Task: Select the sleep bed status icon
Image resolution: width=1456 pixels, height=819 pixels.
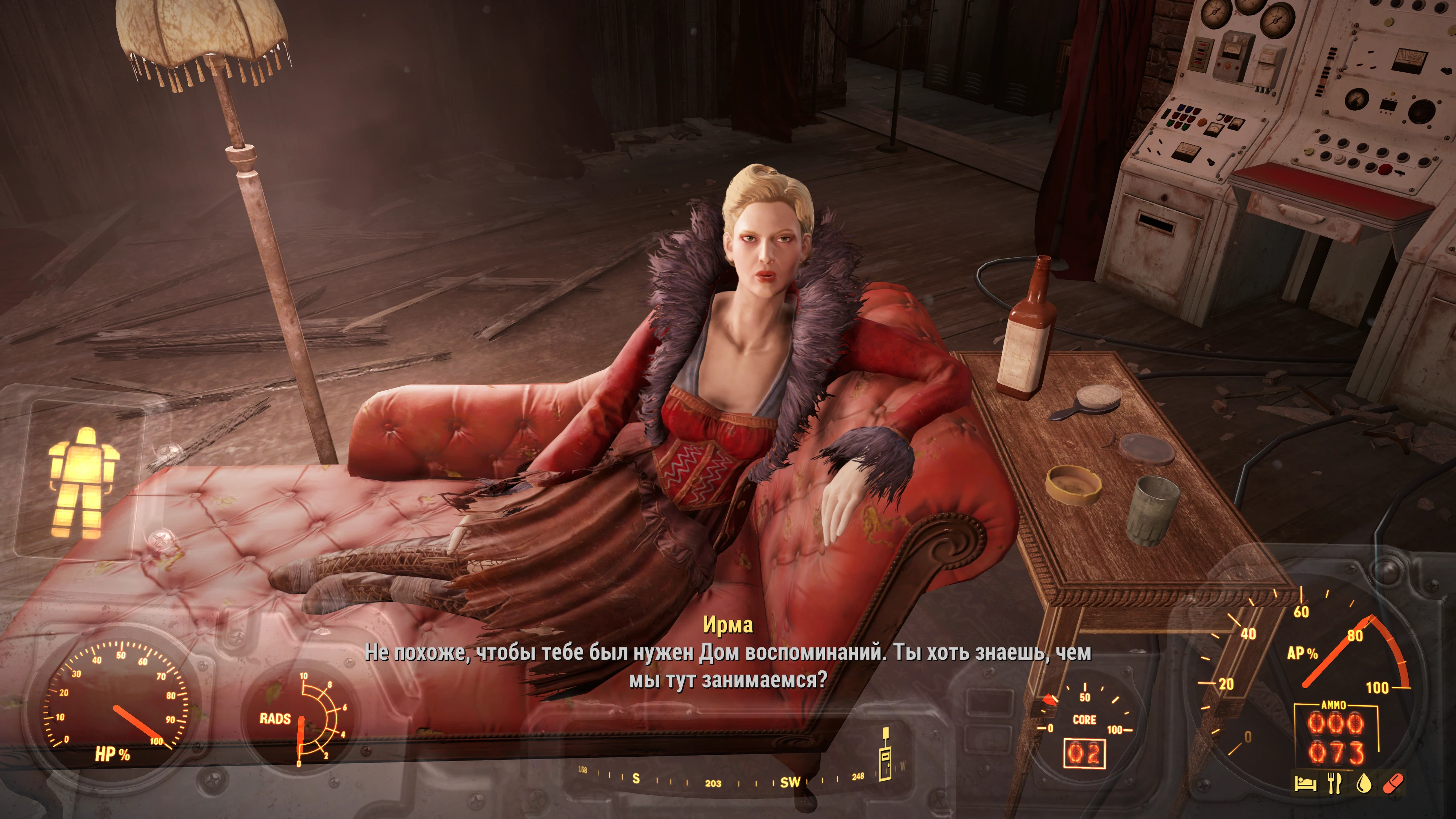Action: point(1306,783)
